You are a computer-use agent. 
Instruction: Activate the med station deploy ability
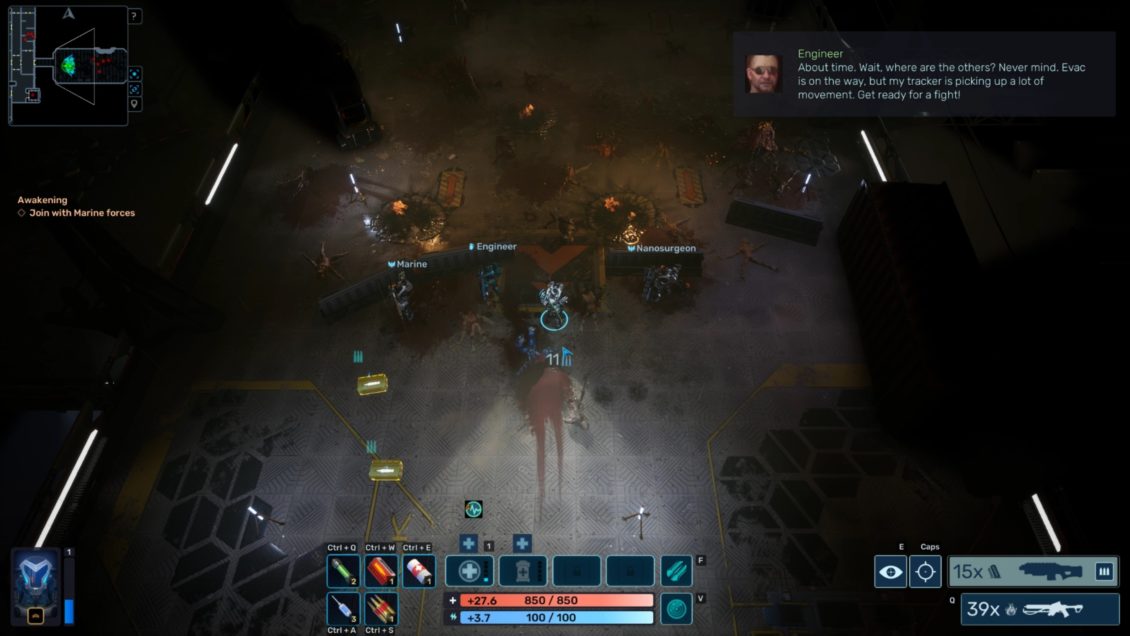click(523, 571)
